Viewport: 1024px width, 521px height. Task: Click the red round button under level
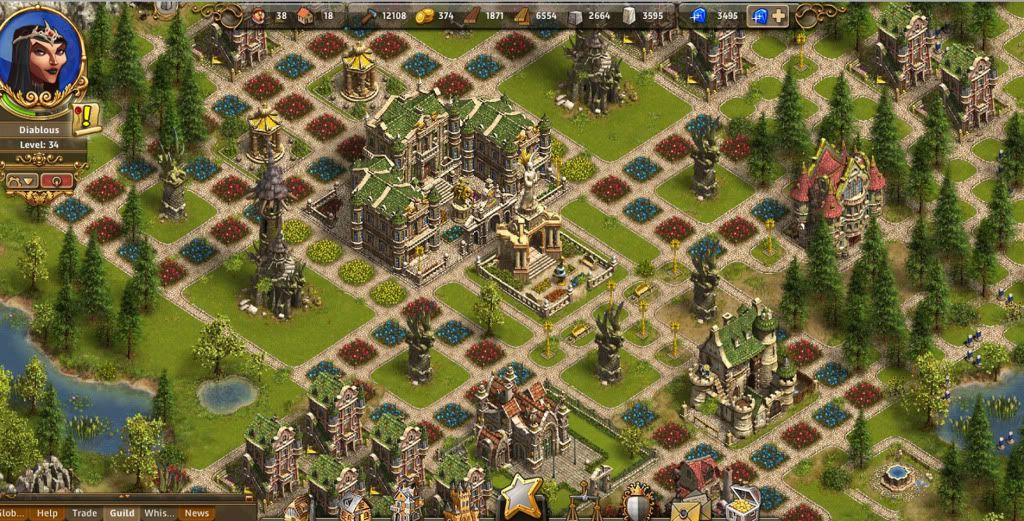tap(58, 181)
